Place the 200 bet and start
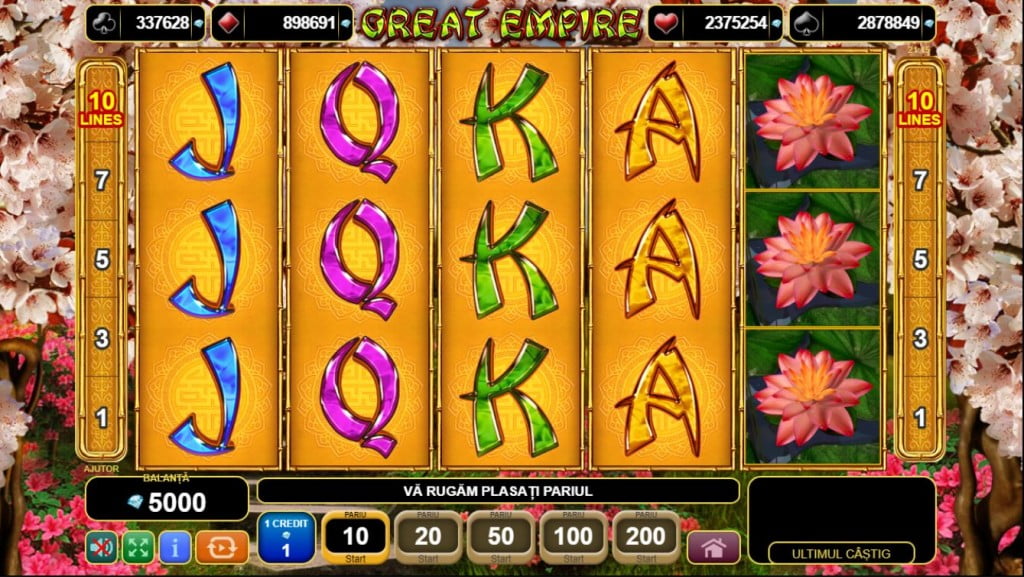The image size is (1024, 577). point(645,538)
